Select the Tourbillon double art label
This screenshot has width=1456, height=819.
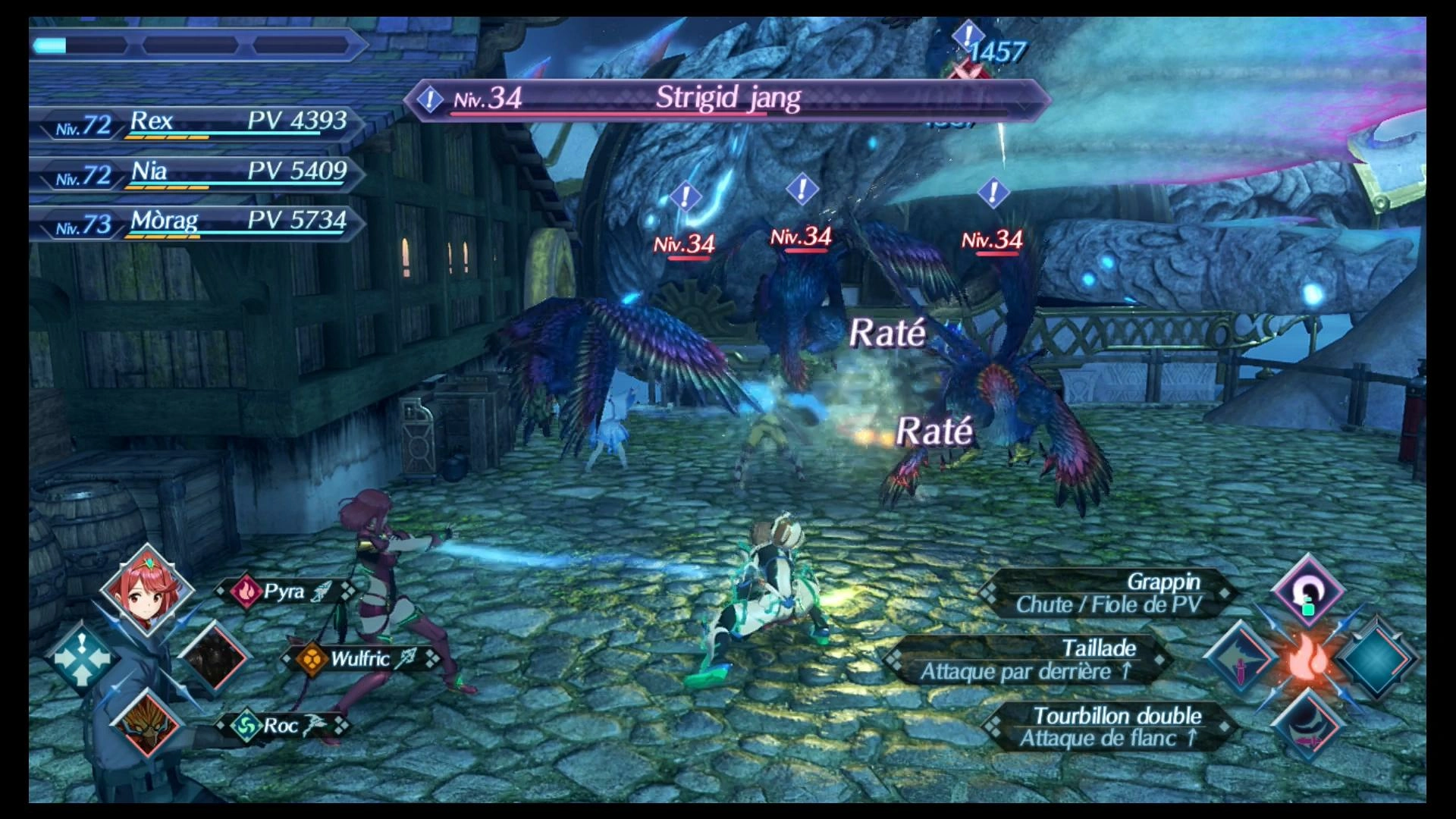point(1111,726)
